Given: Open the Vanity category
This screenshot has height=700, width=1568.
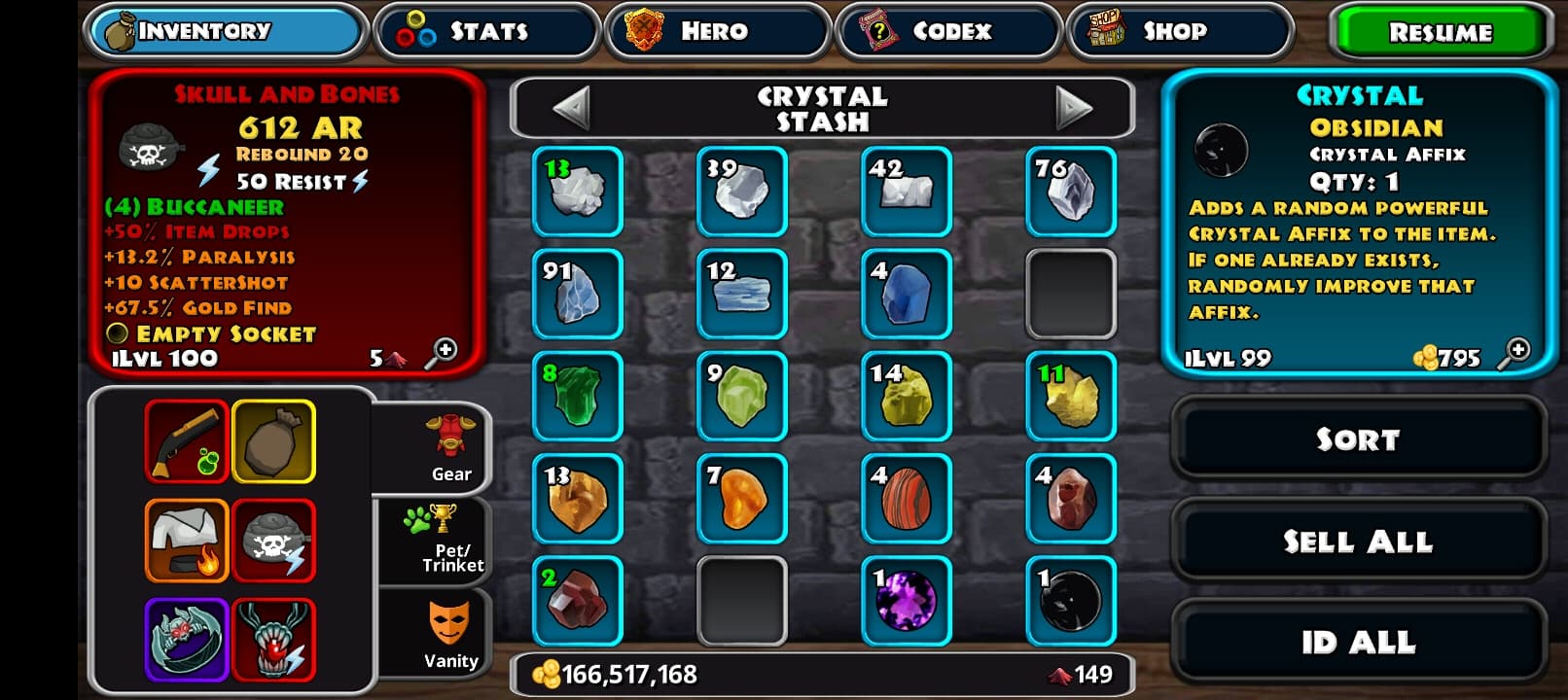Looking at the screenshot, I should point(449,635).
